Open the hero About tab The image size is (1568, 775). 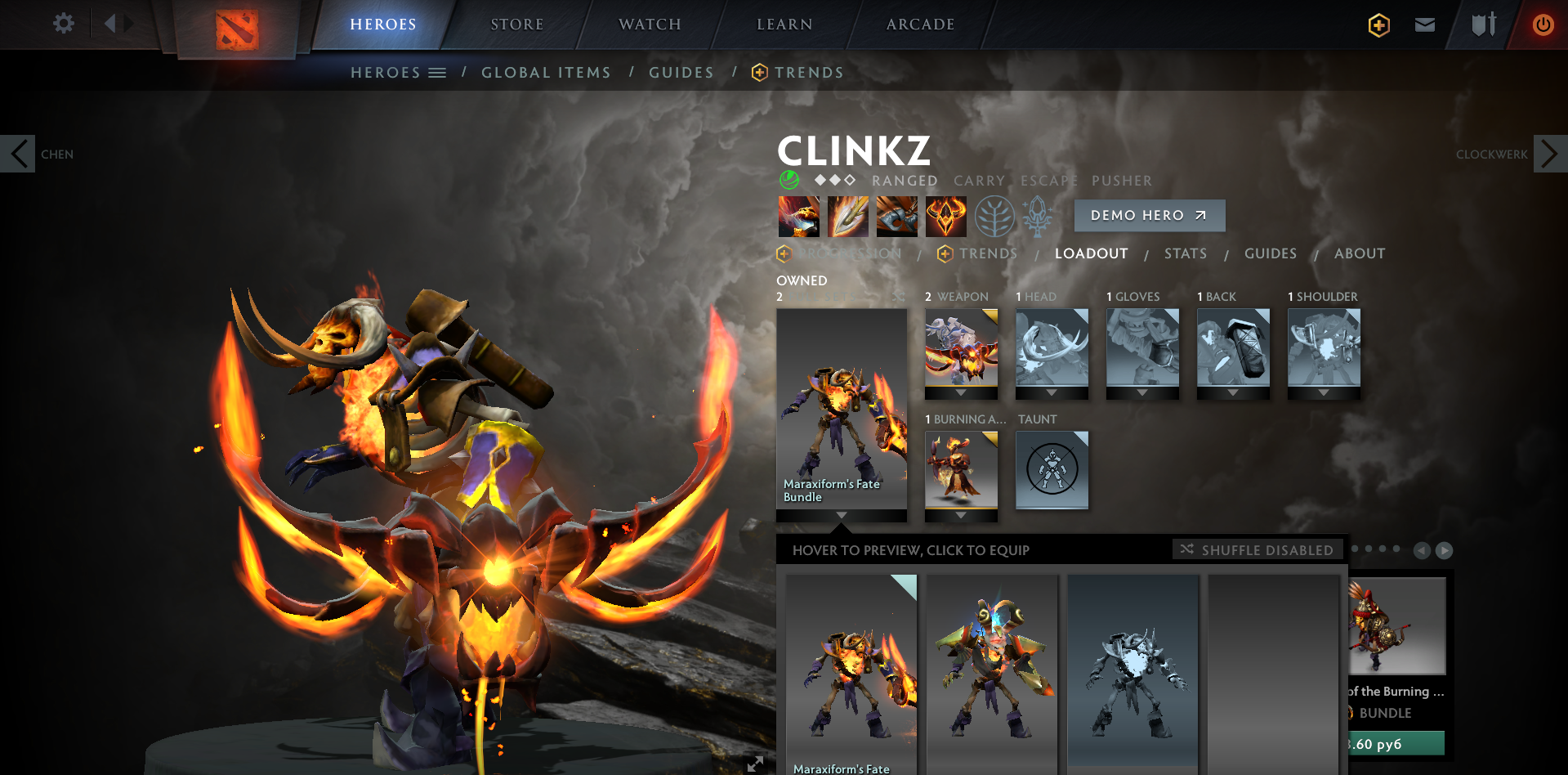(x=1359, y=253)
